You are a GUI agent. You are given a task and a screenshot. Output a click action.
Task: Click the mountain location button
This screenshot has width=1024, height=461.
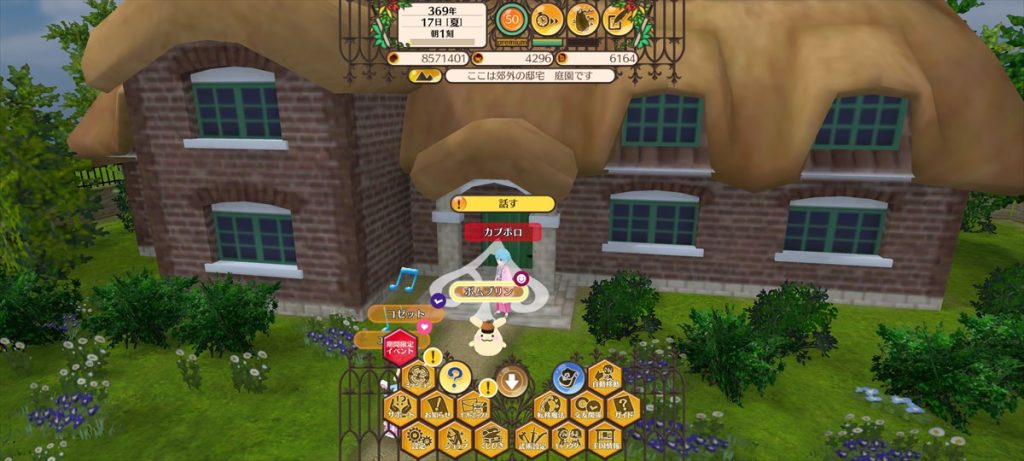pyautogui.click(x=582, y=19)
